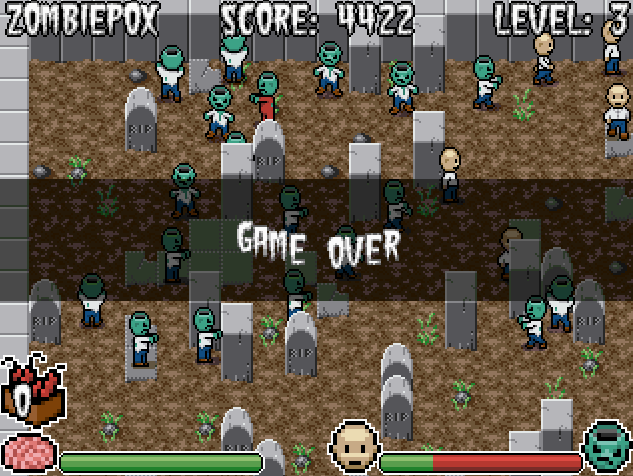Viewport: 633px width, 476px height.
Task: Click the bald human head icon
Action: point(354,446)
